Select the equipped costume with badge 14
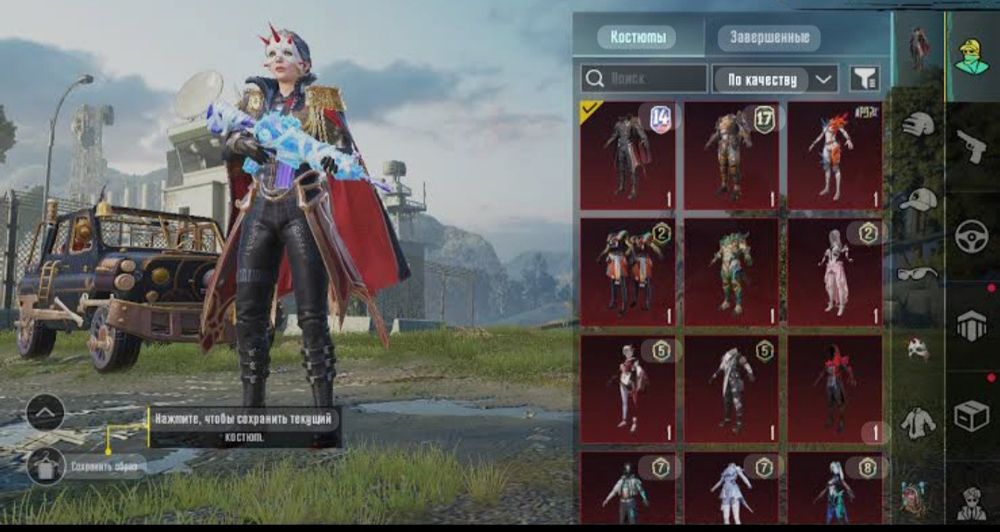Image resolution: width=1000 pixels, height=532 pixels. (x=628, y=155)
